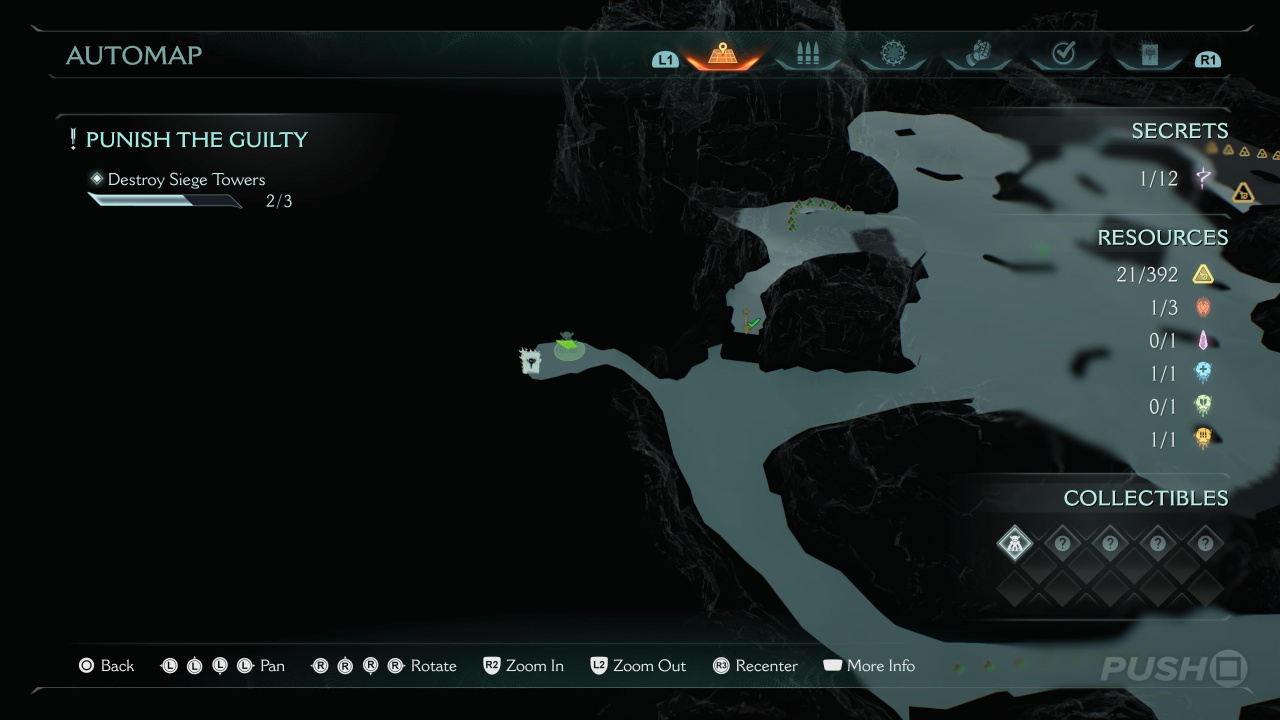Select the green player marker on the map
Screen dimensions: 1280x720
(568, 346)
